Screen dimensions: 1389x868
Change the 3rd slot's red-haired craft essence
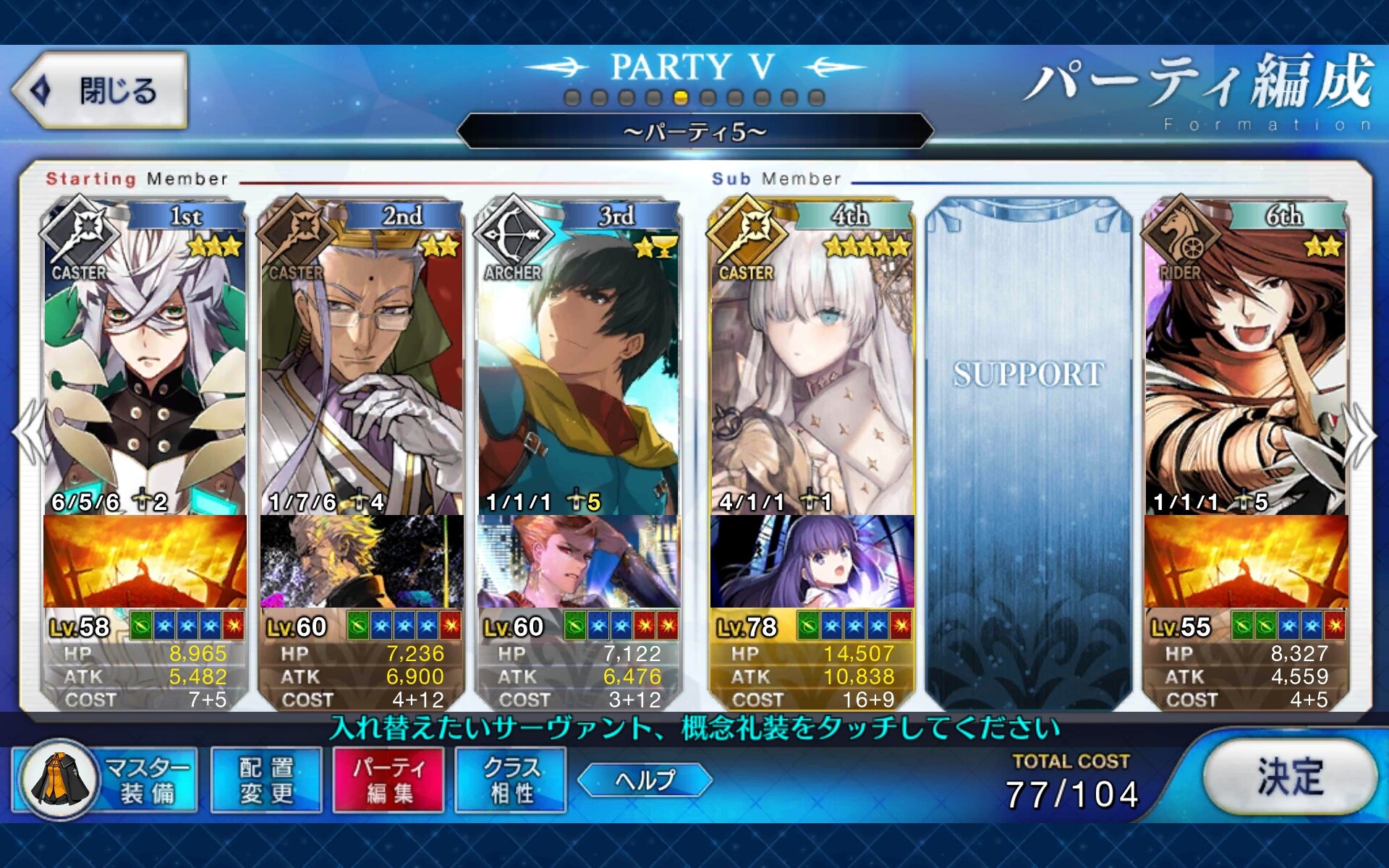[579, 562]
